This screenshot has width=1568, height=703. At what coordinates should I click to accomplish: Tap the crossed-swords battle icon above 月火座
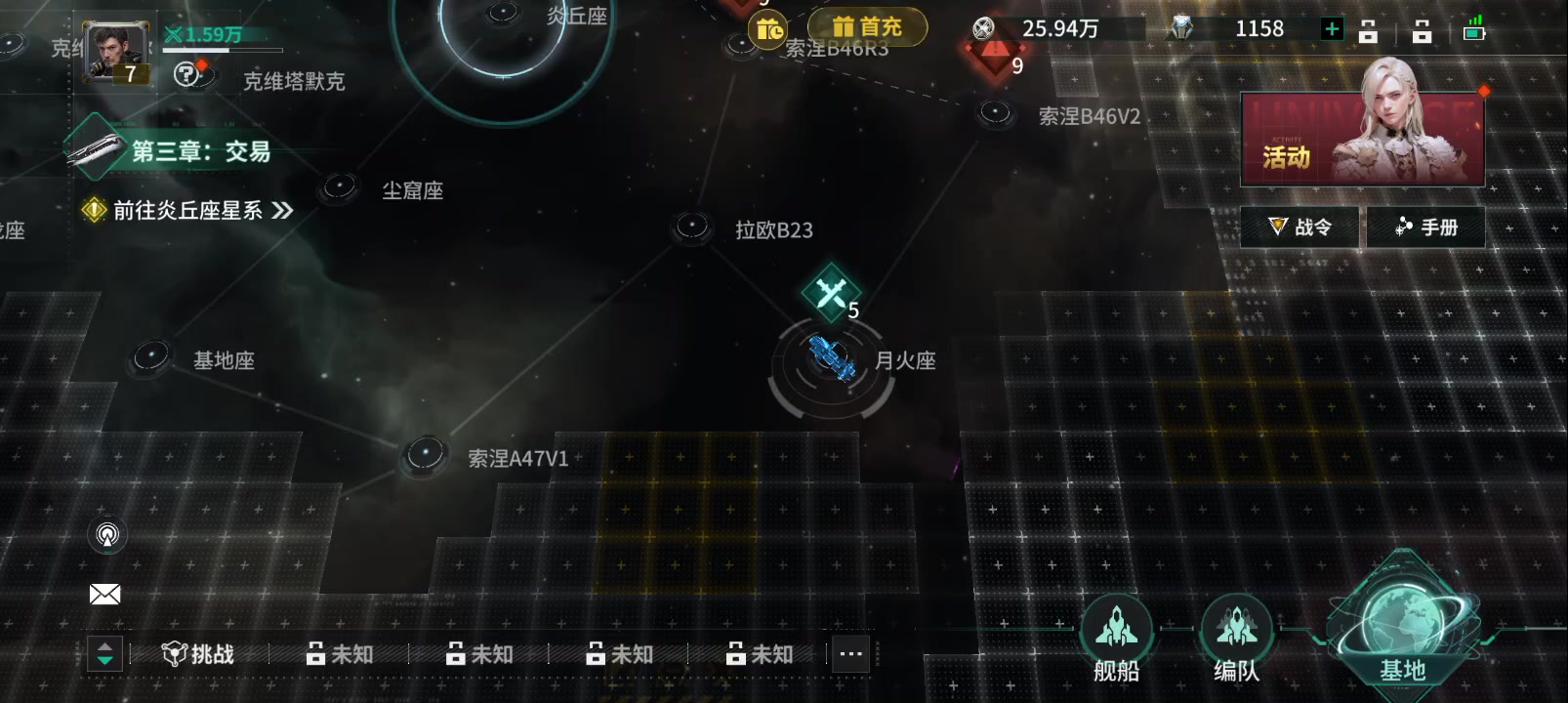(x=831, y=292)
